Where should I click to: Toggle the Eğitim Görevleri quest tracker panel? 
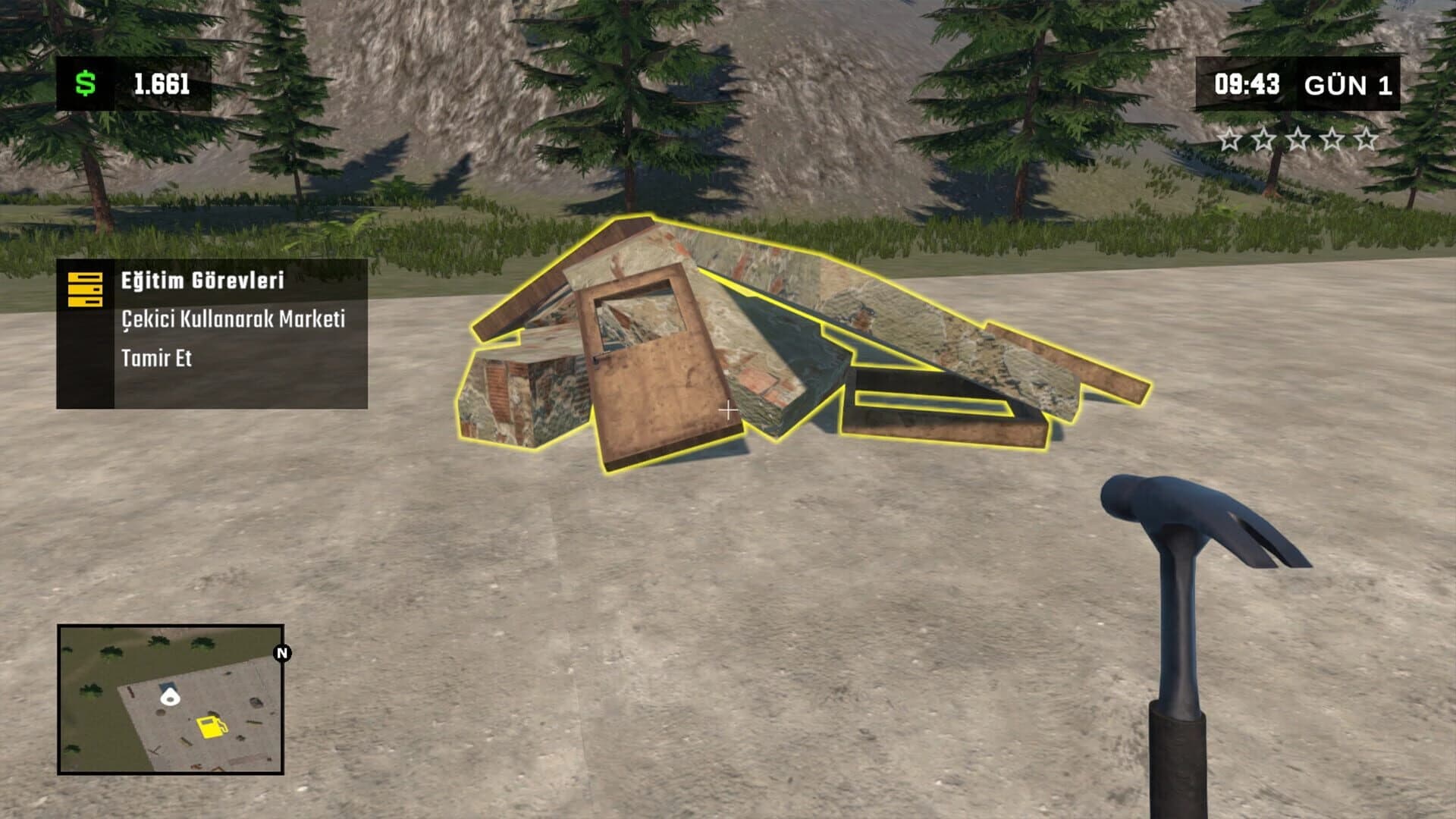point(212,334)
